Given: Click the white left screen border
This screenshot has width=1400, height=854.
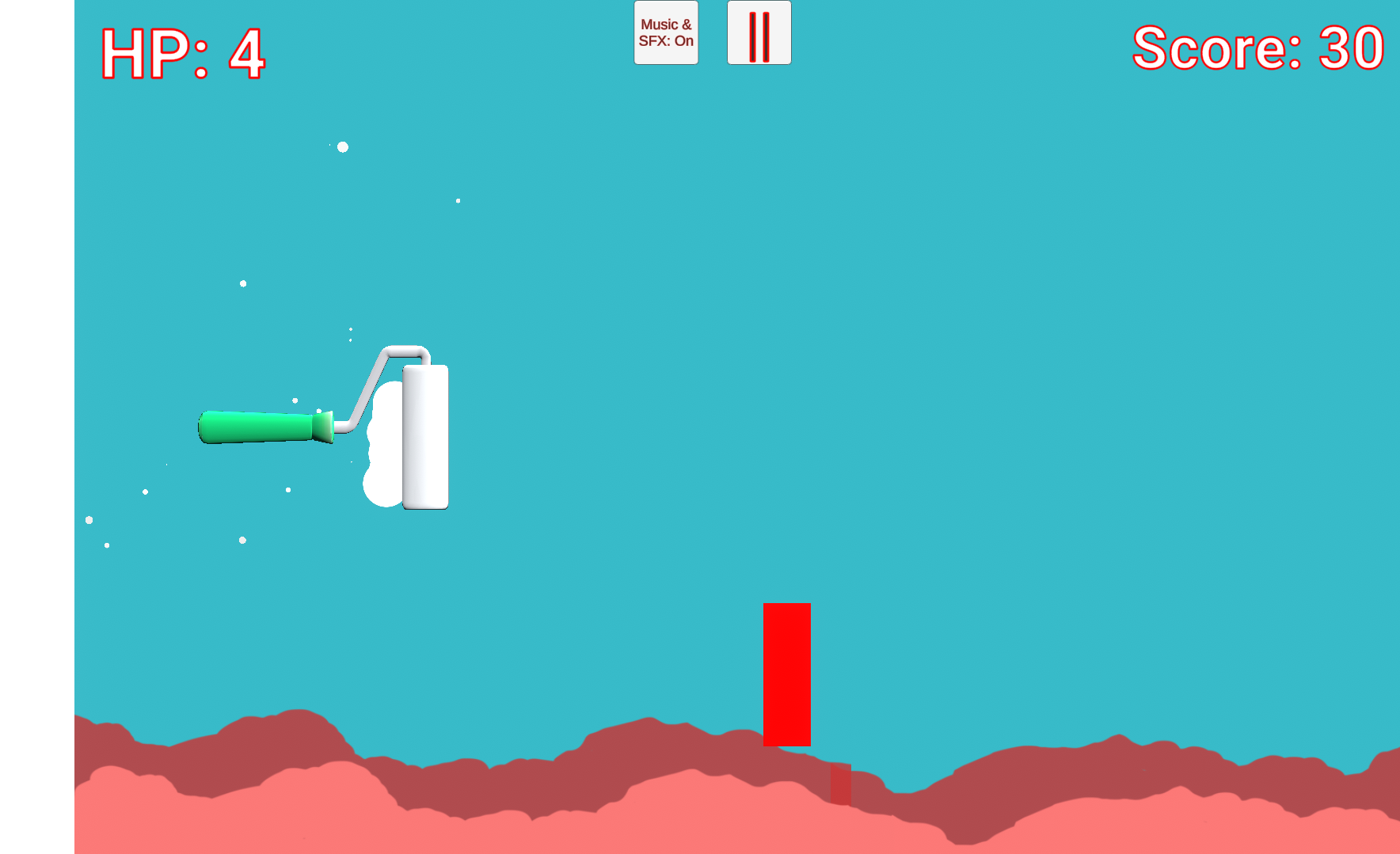Looking at the screenshot, I should 36,427.
